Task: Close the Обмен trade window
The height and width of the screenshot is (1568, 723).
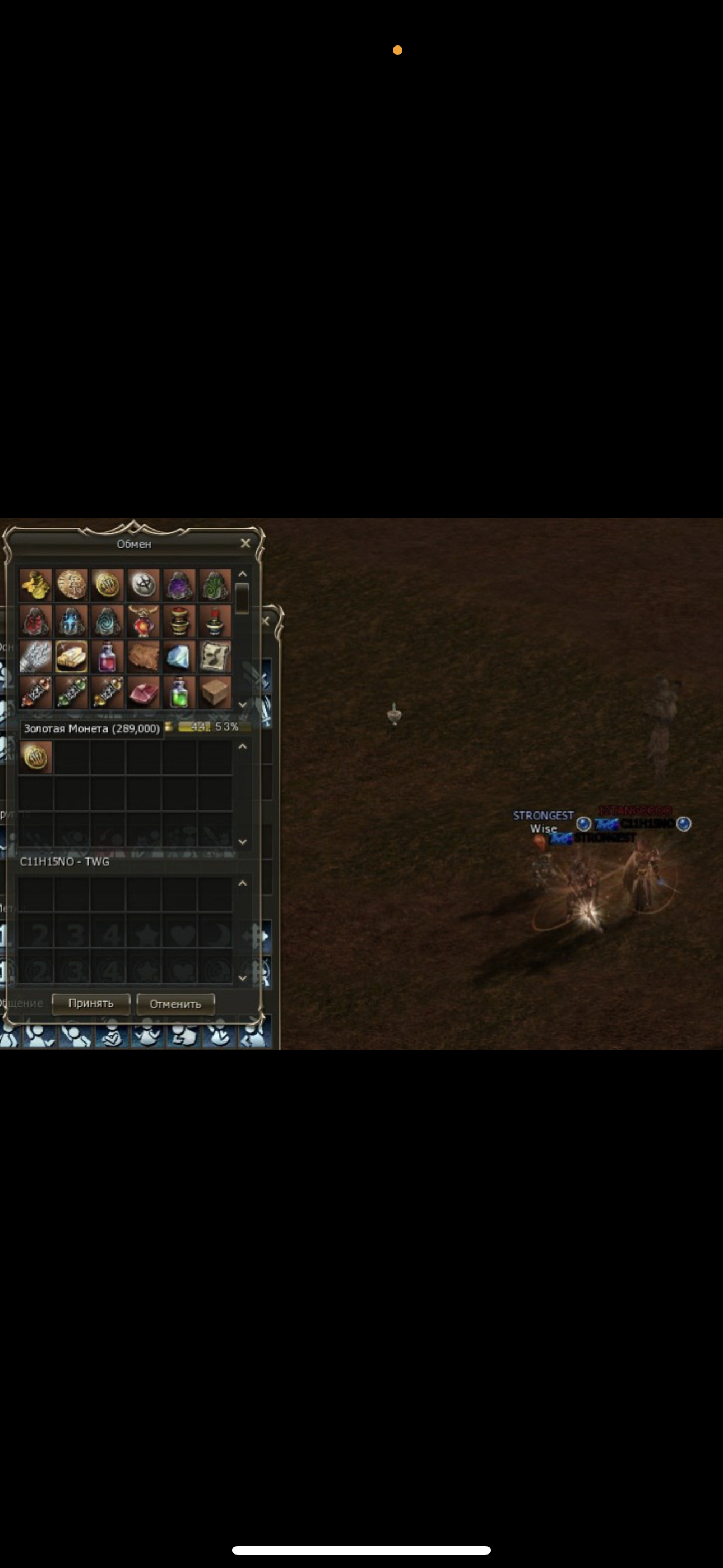Action: click(245, 543)
